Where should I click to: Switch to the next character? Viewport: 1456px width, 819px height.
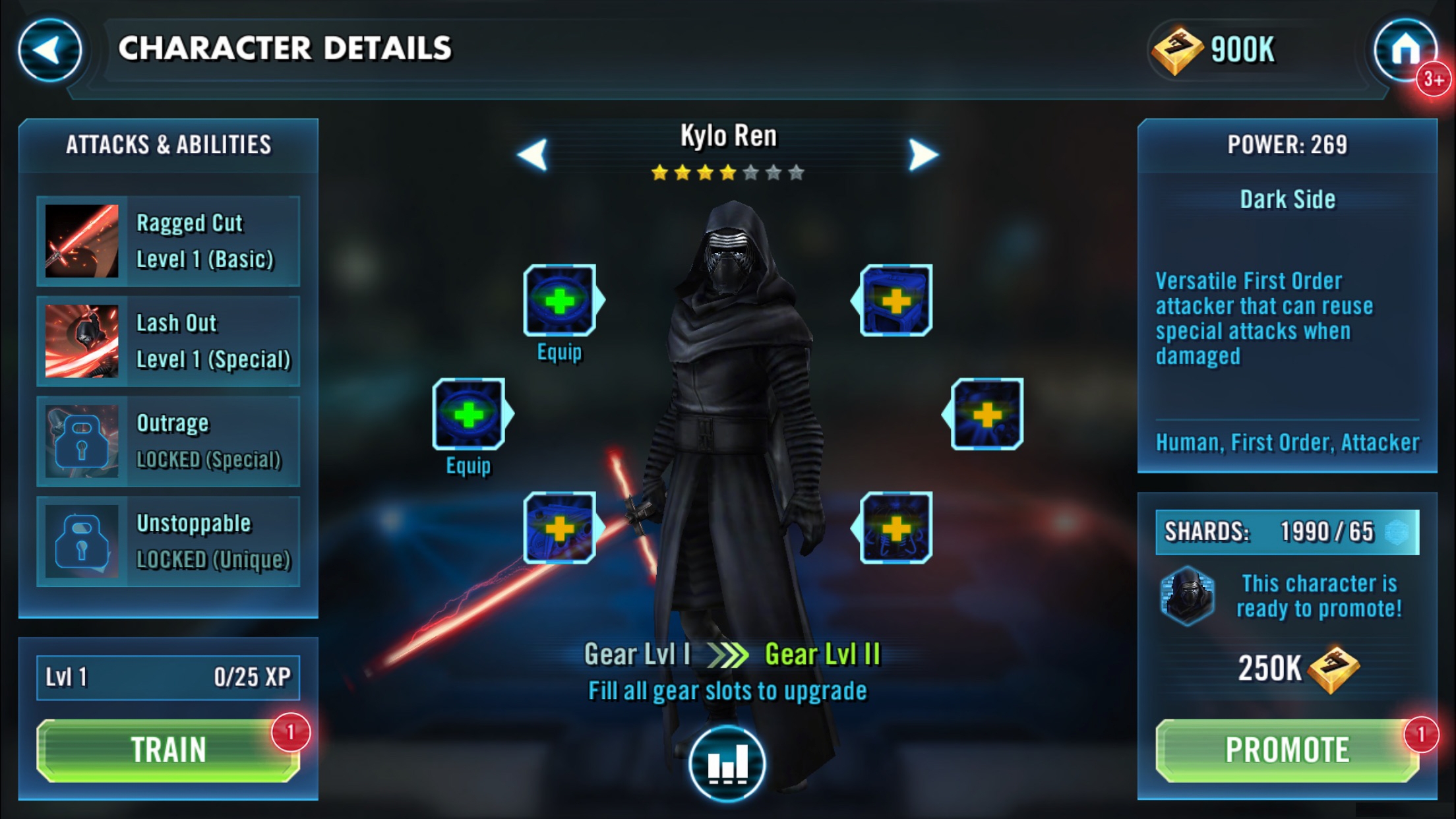click(x=923, y=155)
